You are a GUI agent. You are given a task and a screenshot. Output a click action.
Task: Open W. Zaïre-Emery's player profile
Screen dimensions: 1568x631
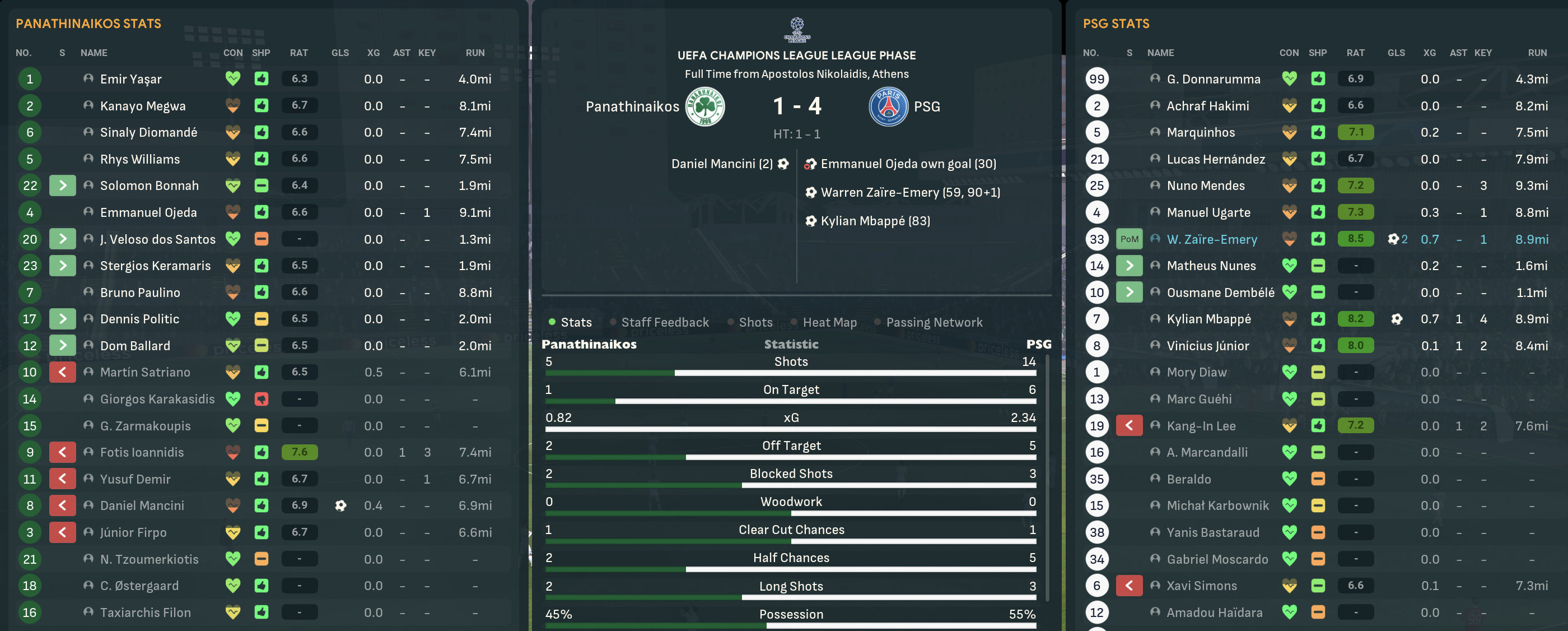point(1211,239)
